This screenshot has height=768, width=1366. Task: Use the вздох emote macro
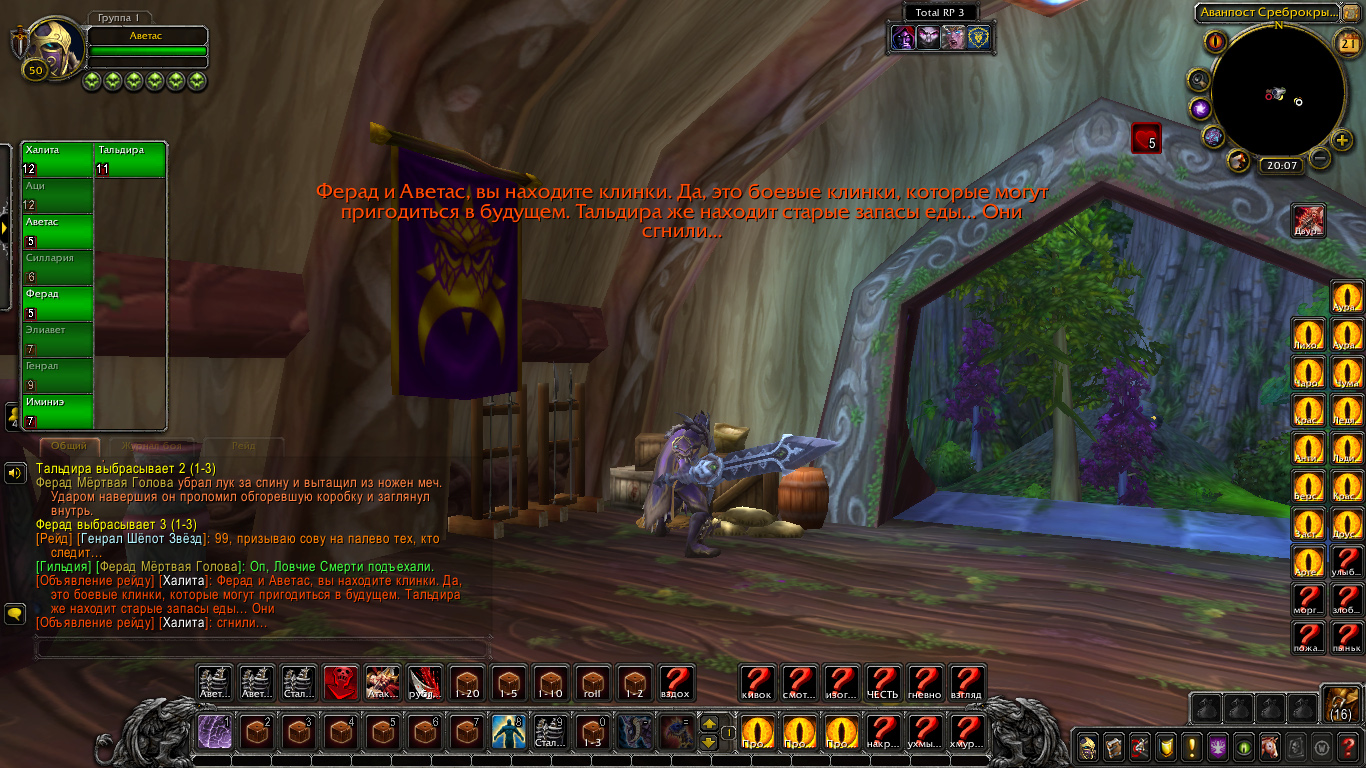tap(677, 683)
